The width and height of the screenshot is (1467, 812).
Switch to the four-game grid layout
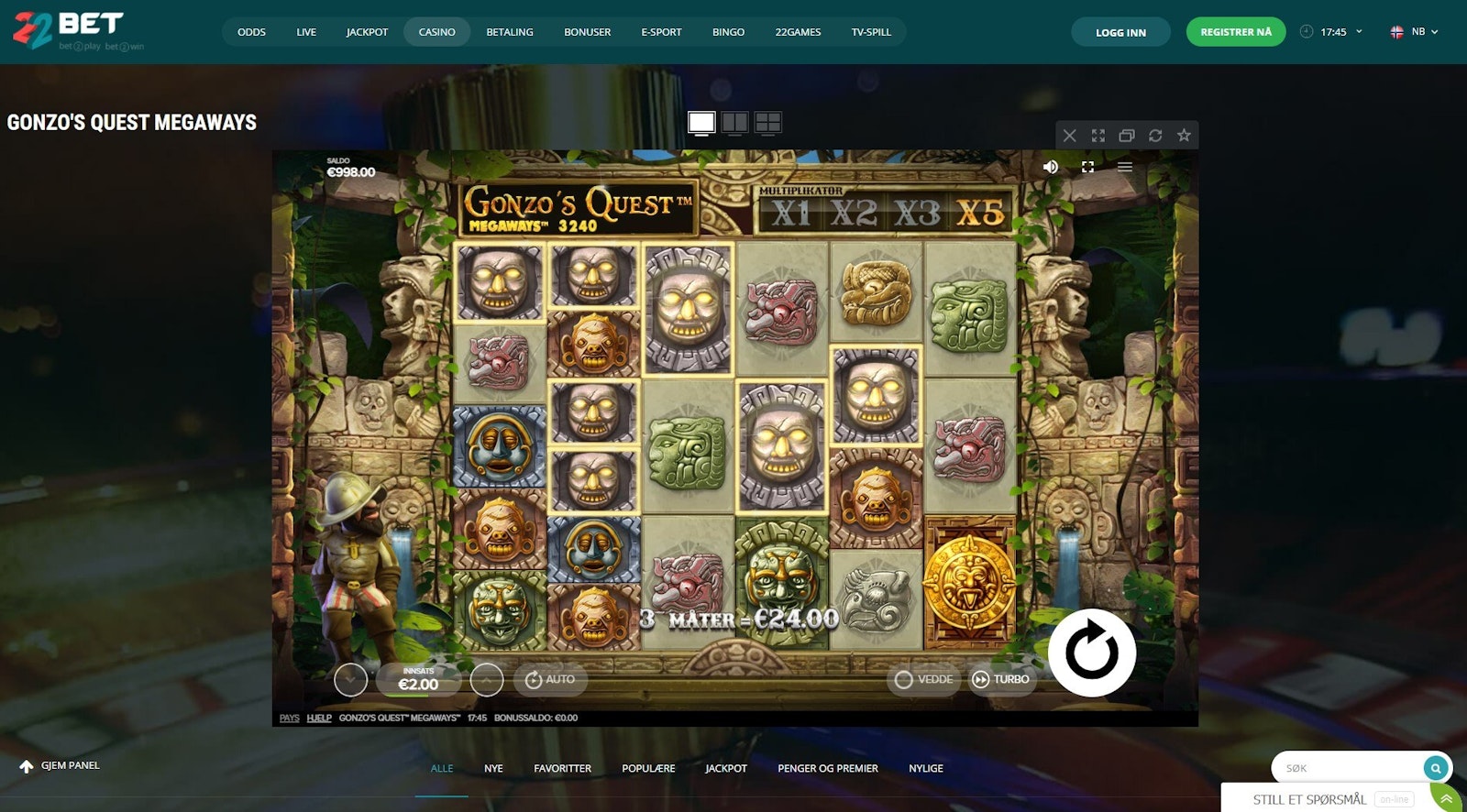click(767, 122)
